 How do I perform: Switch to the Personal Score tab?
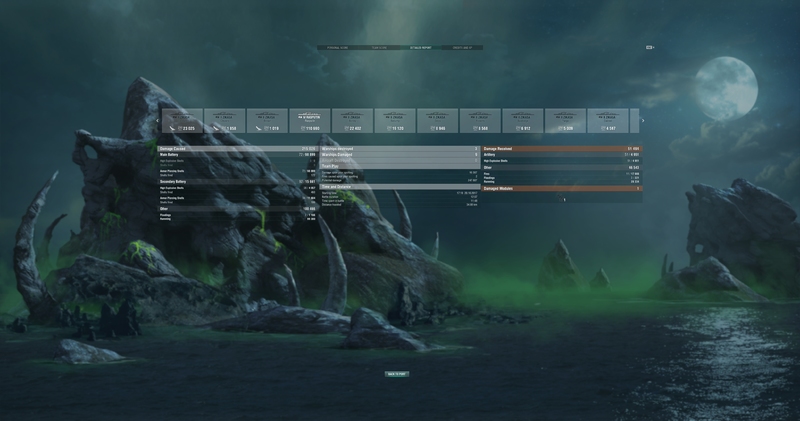tap(339, 47)
